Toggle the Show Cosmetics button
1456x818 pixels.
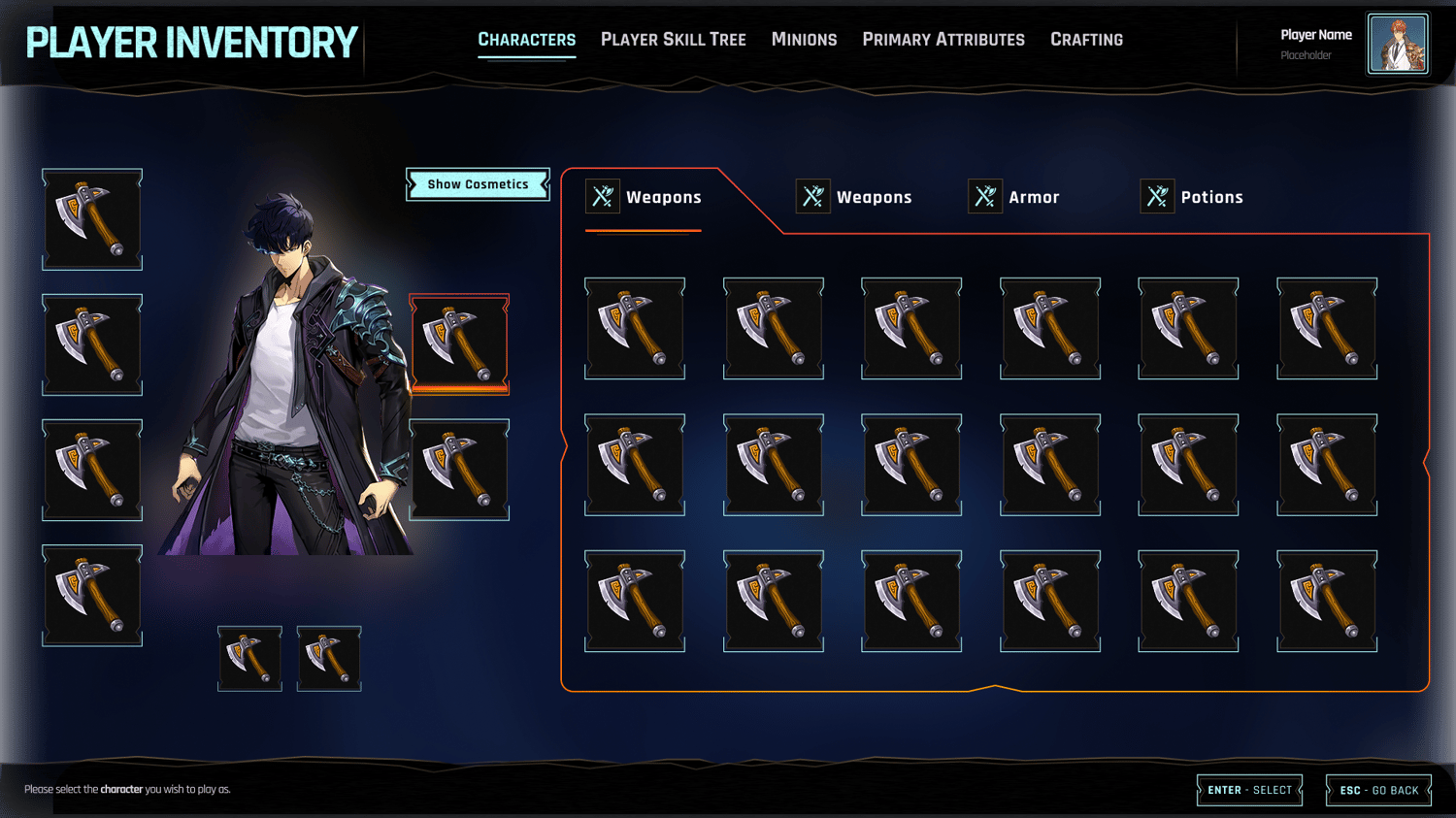pyautogui.click(x=478, y=184)
